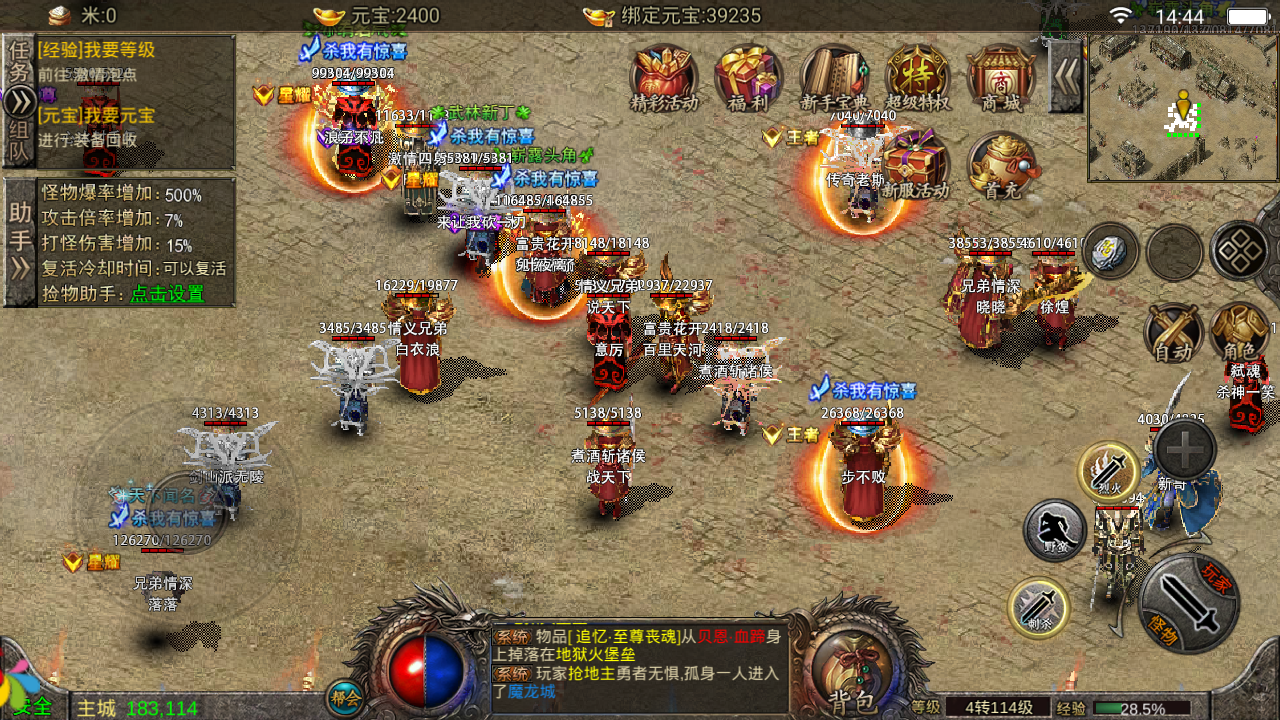
Task: Collapse the top icon row with the arrow
Action: [1065, 76]
